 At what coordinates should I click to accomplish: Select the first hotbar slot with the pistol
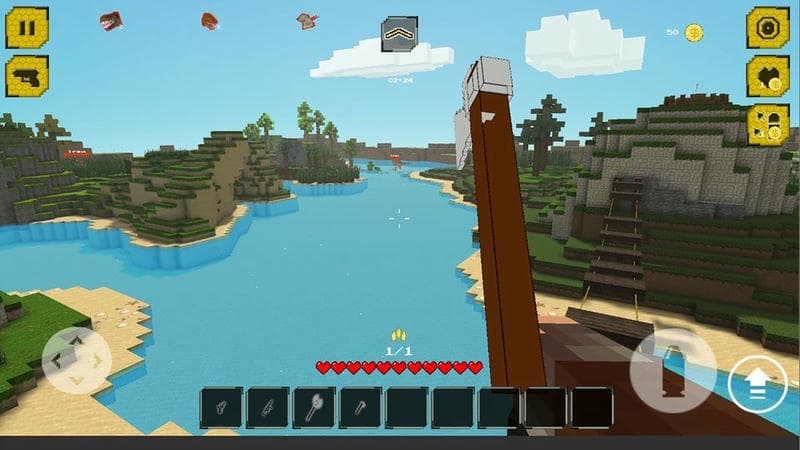click(x=221, y=408)
